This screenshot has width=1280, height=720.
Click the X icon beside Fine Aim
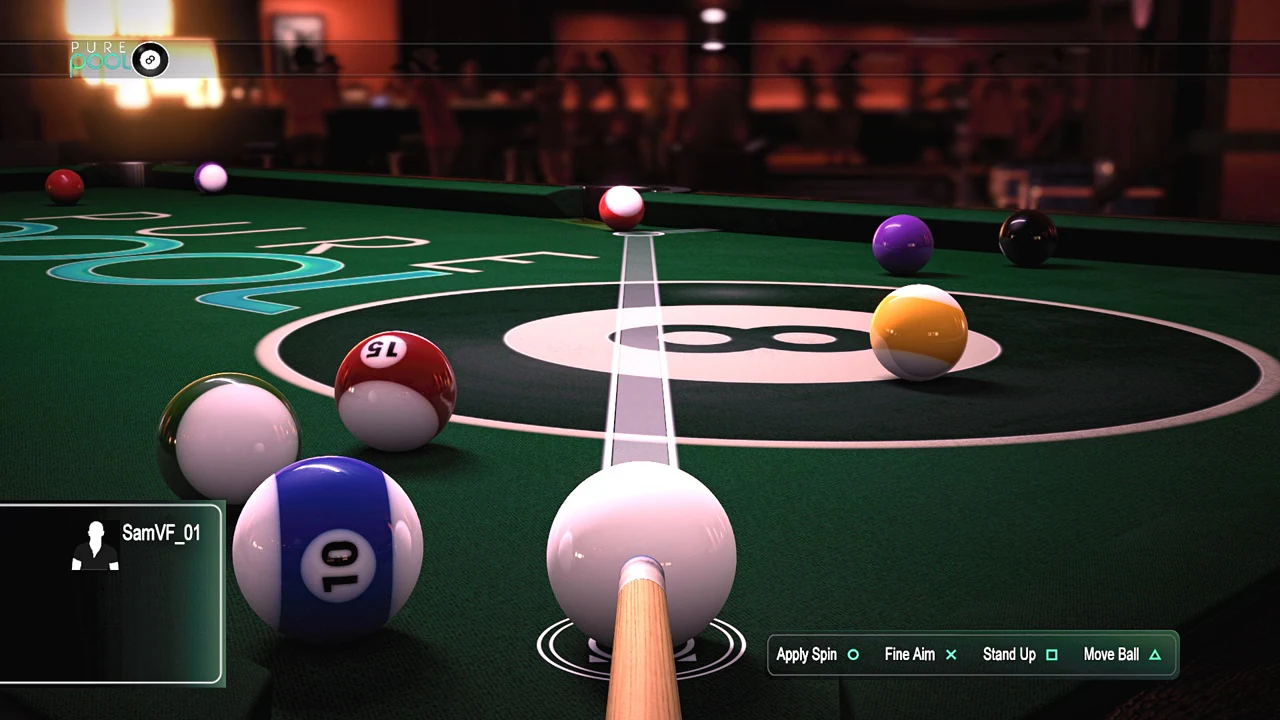pos(951,654)
